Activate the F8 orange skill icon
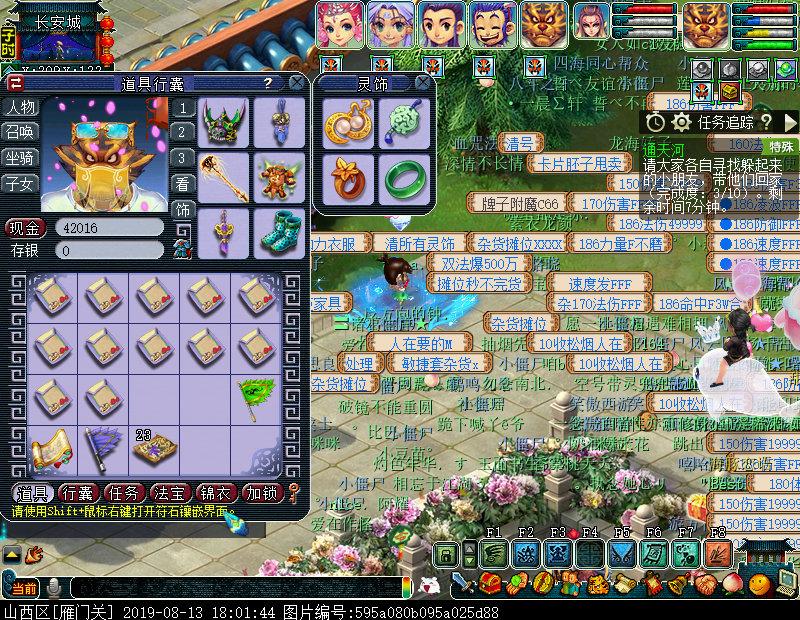The image size is (800, 620). pyautogui.click(x=718, y=554)
